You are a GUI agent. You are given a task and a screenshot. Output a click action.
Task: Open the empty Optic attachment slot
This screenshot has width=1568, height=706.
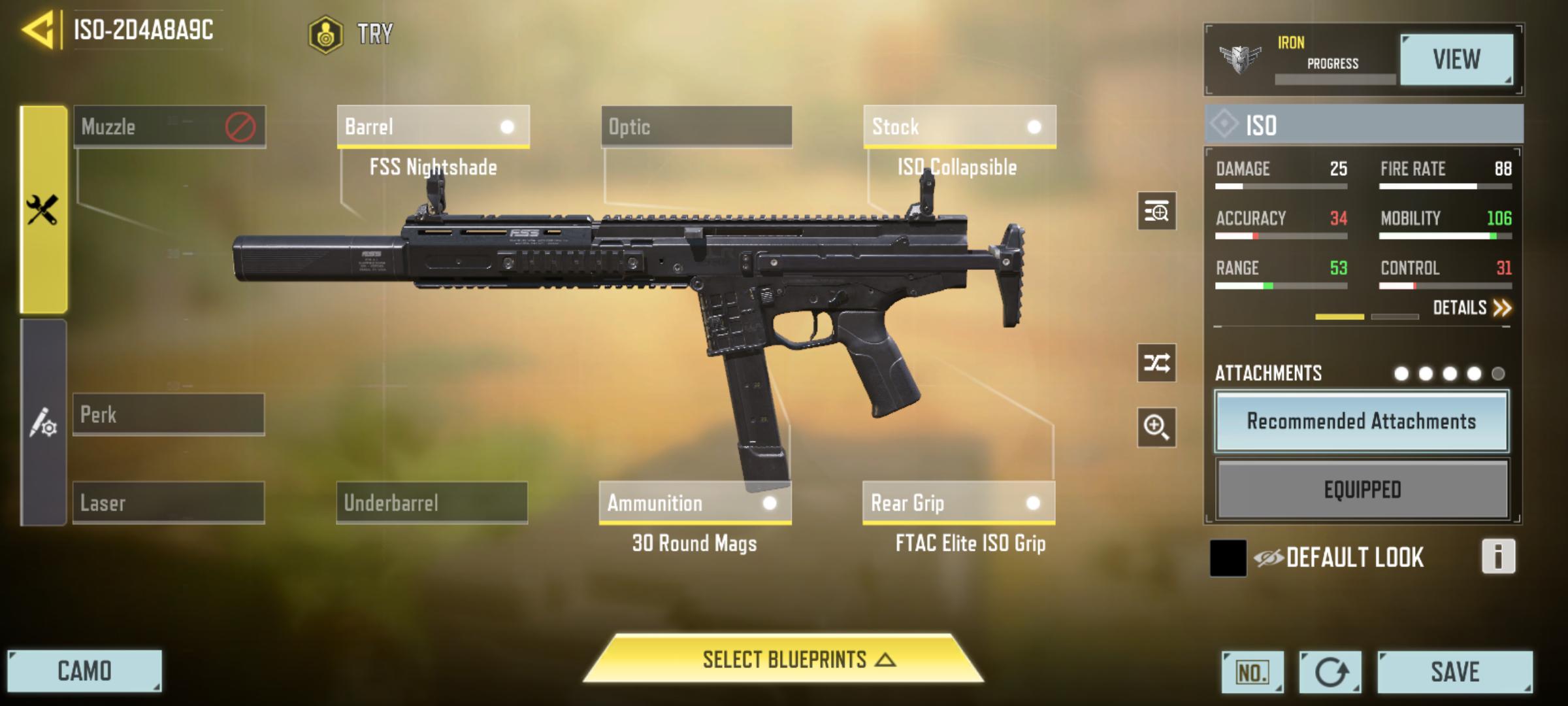(x=696, y=127)
